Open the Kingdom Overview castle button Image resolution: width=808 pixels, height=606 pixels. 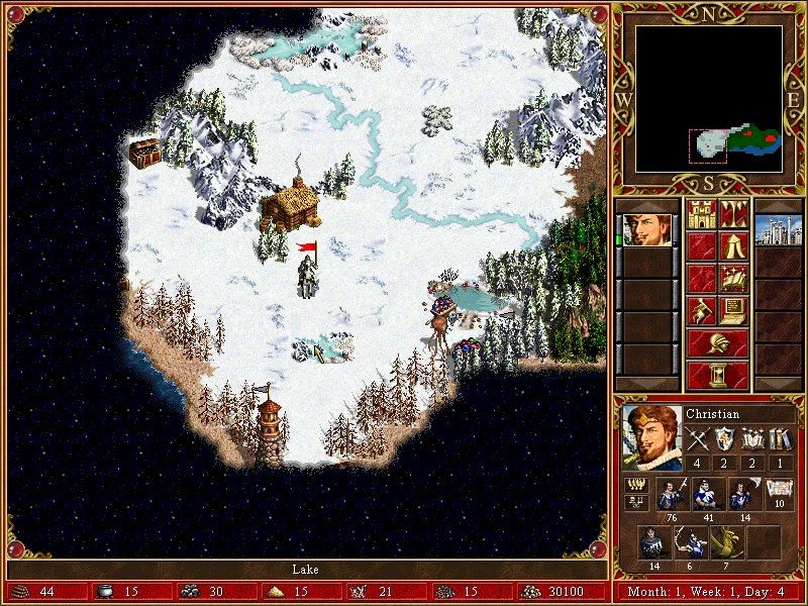[x=701, y=214]
